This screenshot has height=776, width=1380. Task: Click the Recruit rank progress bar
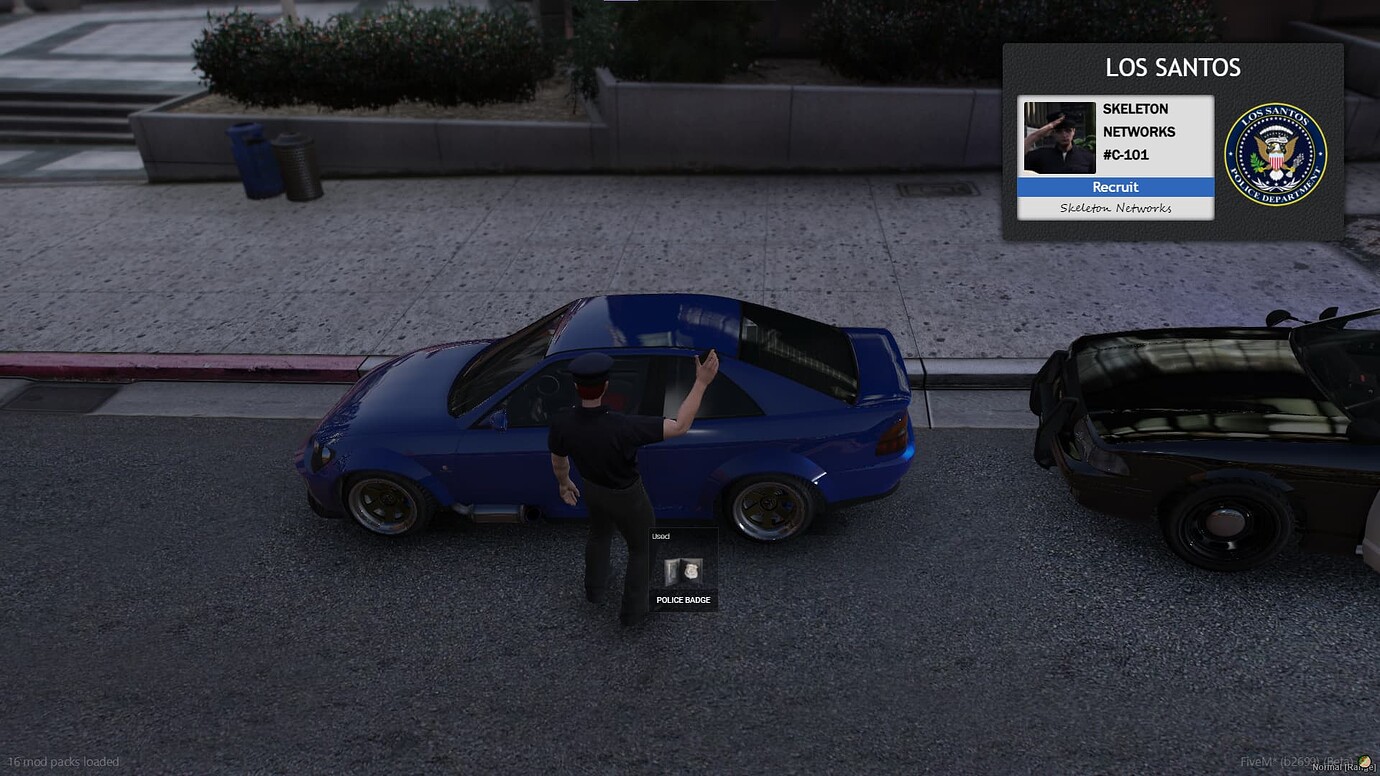click(1115, 187)
